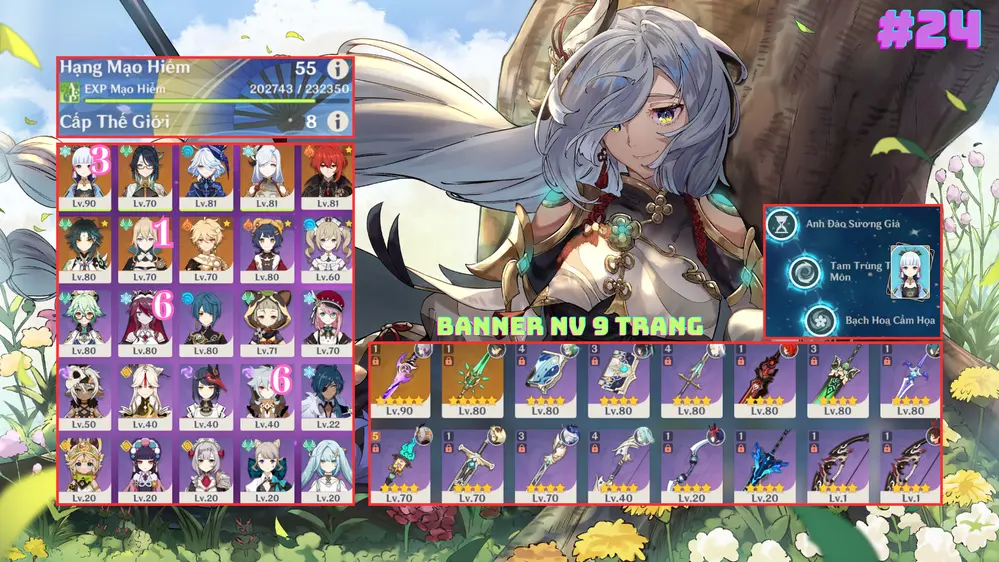Image resolution: width=999 pixels, height=562 pixels.
Task: Click the Cấp Thế Giới info icon
Action: click(x=338, y=121)
